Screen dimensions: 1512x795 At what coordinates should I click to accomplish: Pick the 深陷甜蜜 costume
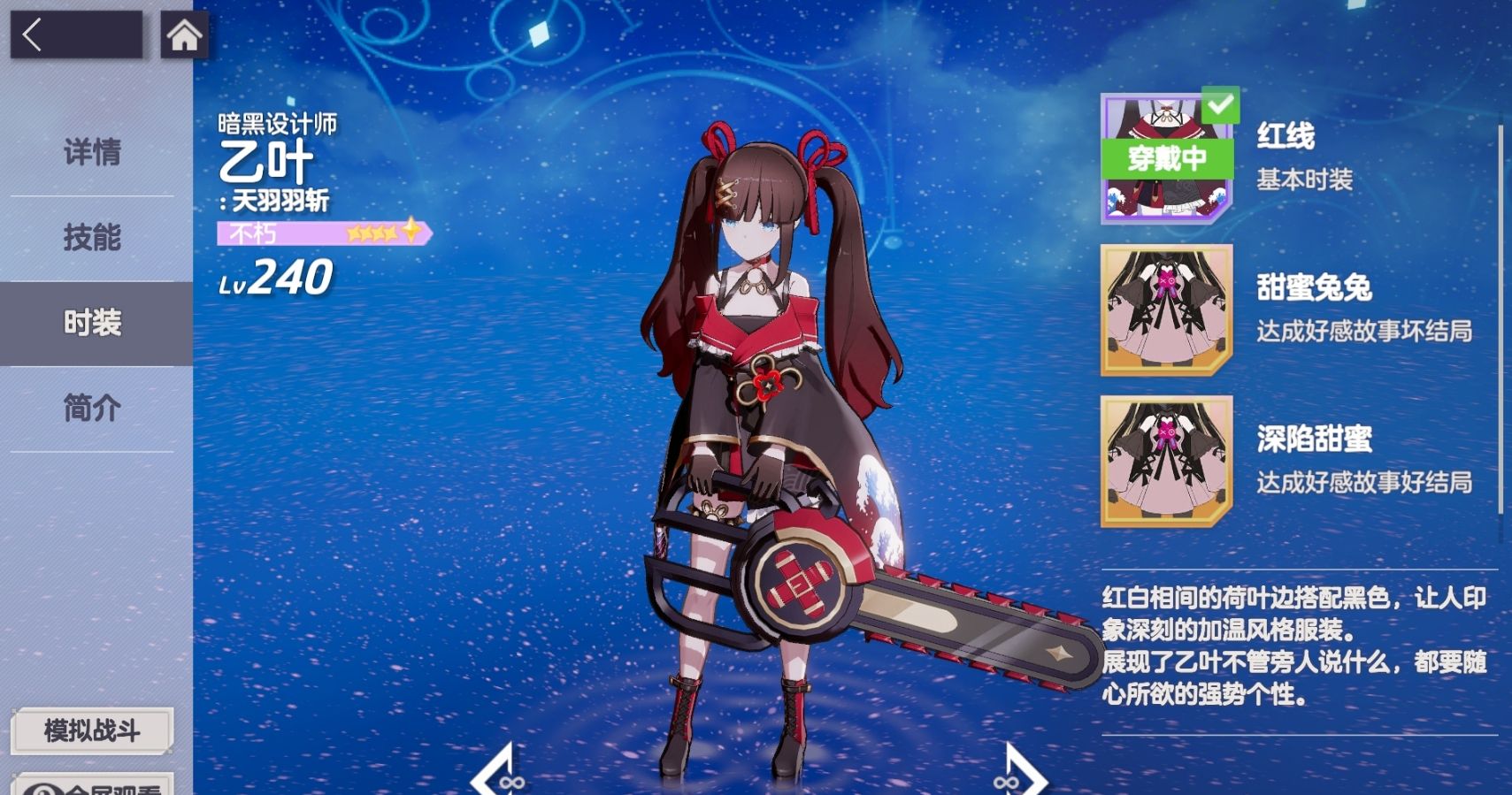(x=1167, y=461)
